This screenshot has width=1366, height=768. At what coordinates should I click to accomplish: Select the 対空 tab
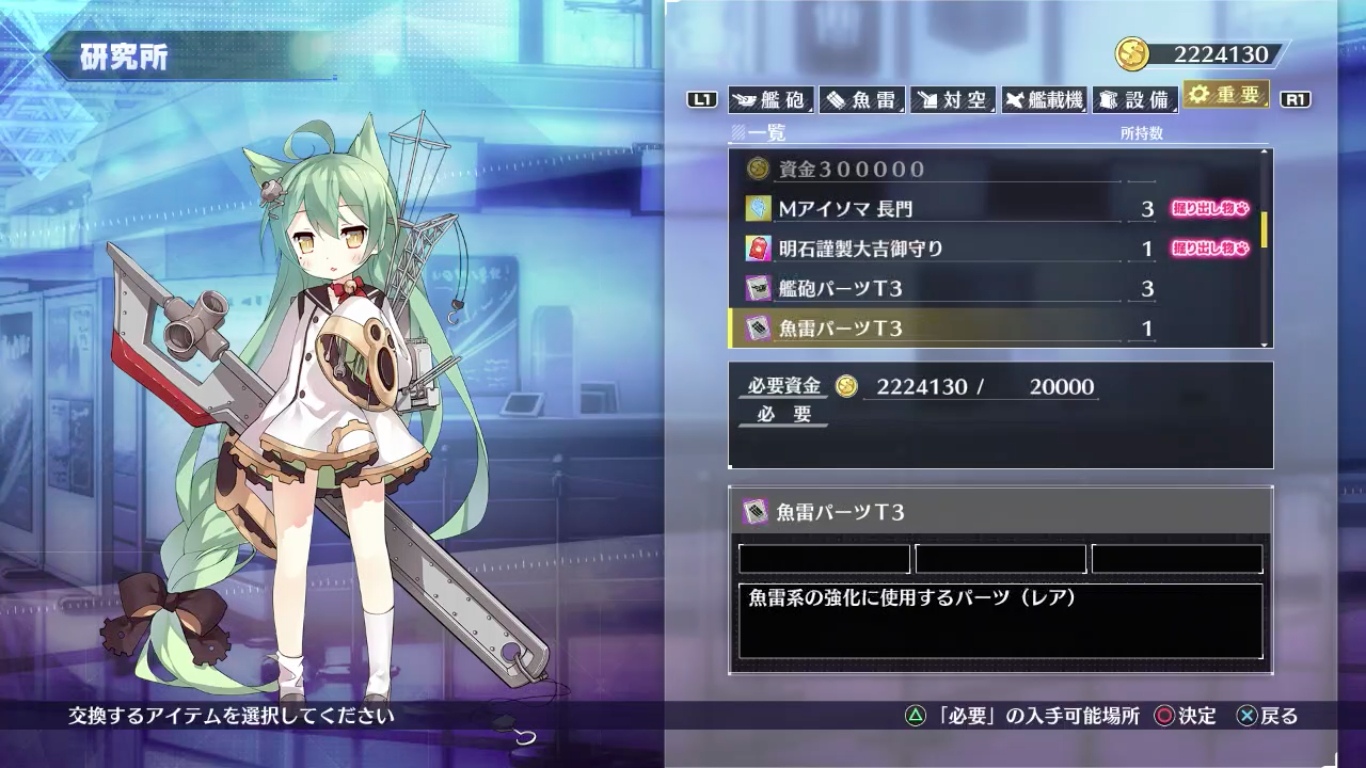coord(952,99)
